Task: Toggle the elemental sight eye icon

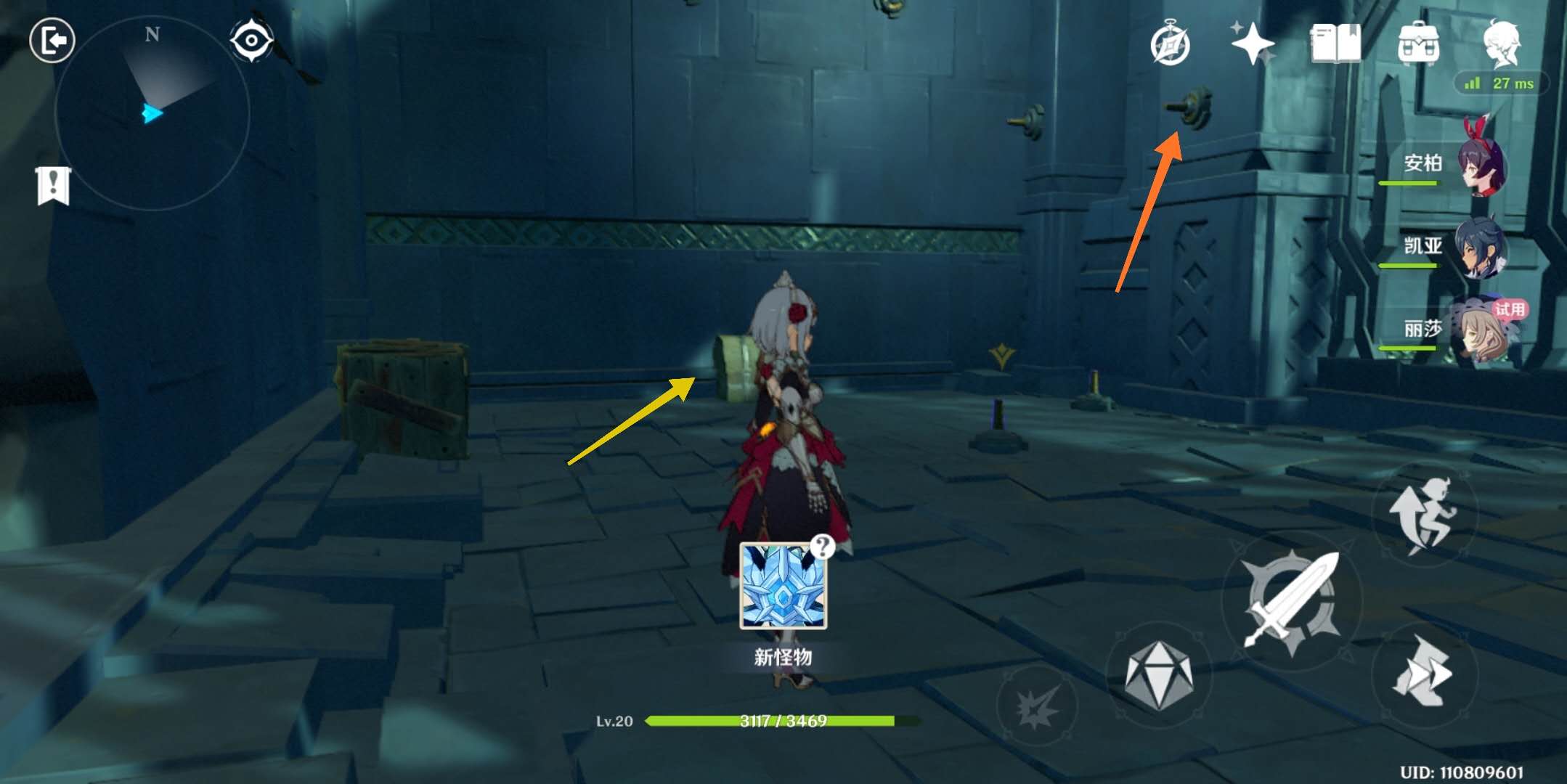Action: coord(251,40)
